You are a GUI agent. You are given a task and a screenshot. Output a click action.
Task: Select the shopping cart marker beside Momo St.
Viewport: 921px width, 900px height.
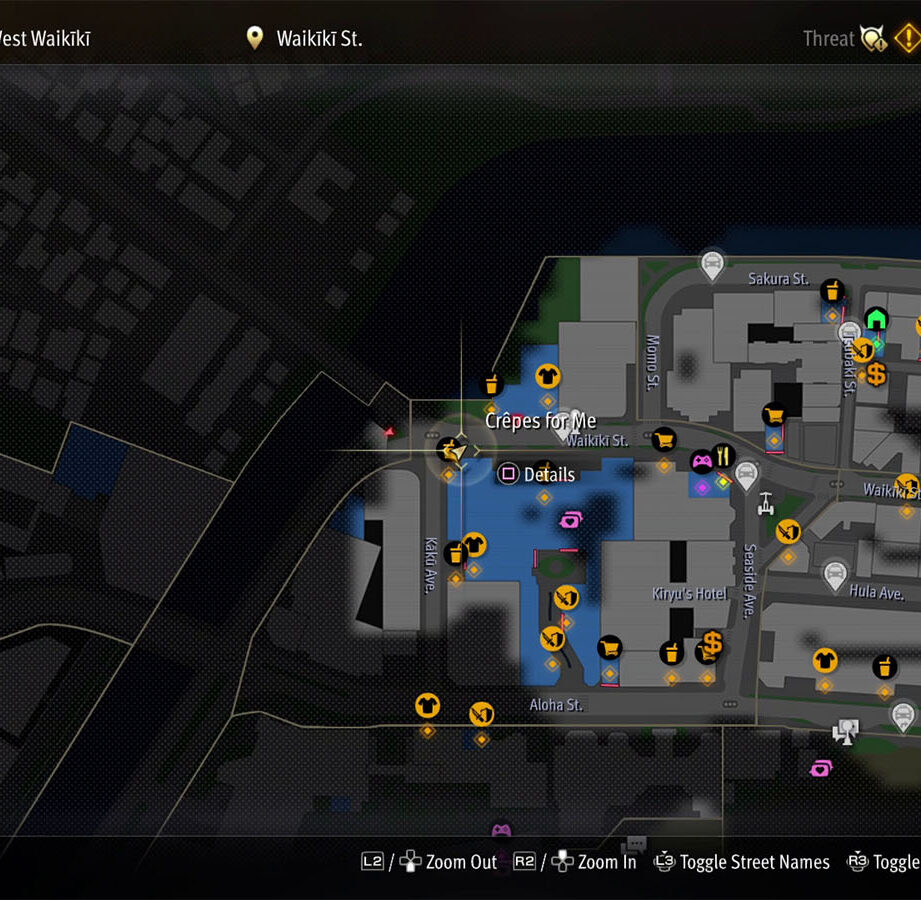663,439
